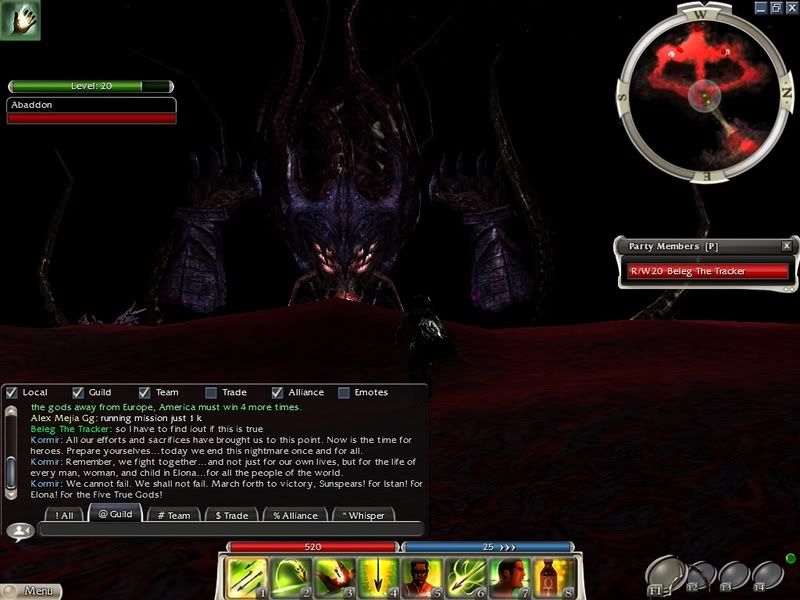Select party member Beleg The Tracker

coord(707,271)
